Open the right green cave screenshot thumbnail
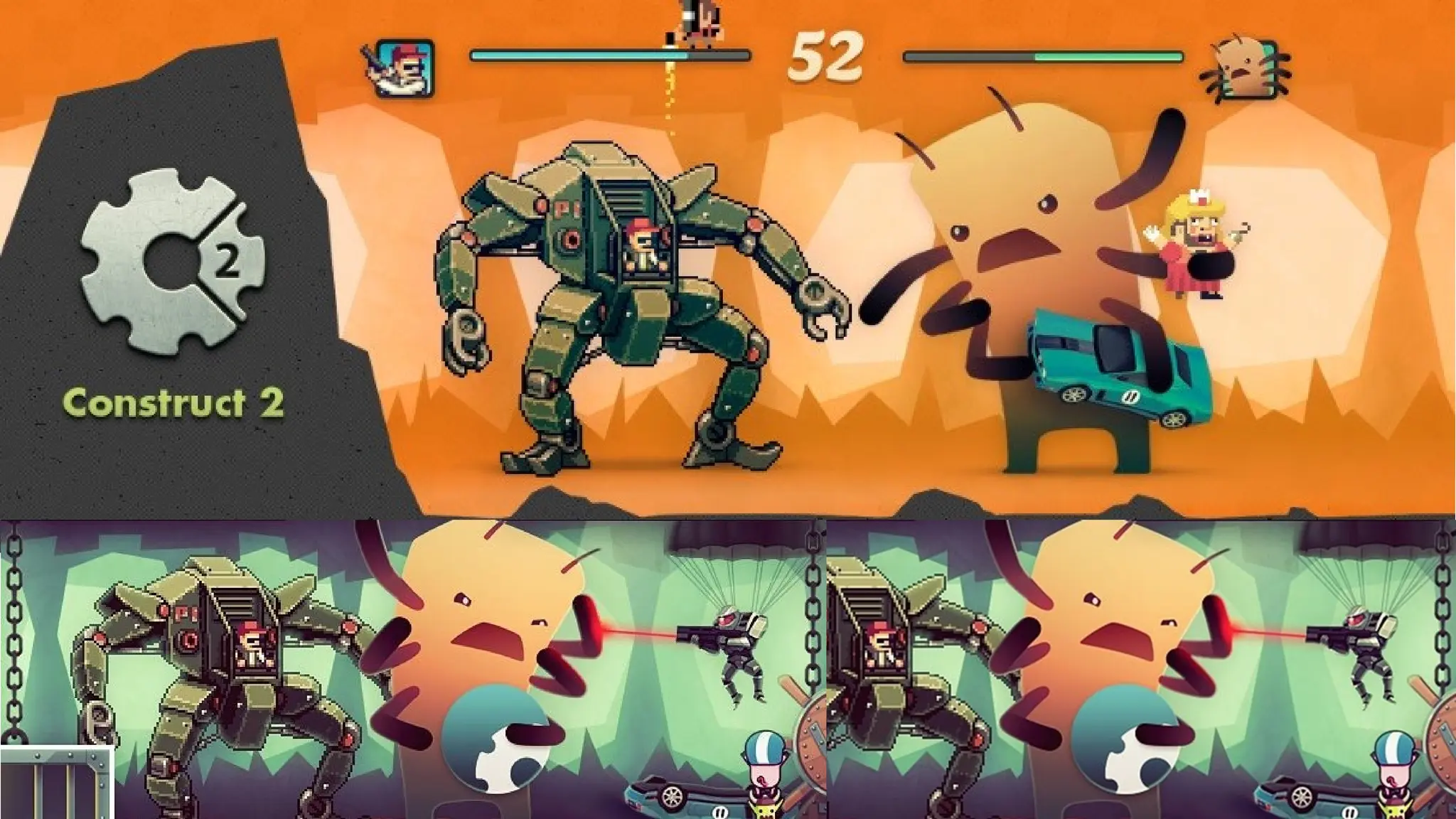Screen dimensions: 1456x819 coord(1141,668)
